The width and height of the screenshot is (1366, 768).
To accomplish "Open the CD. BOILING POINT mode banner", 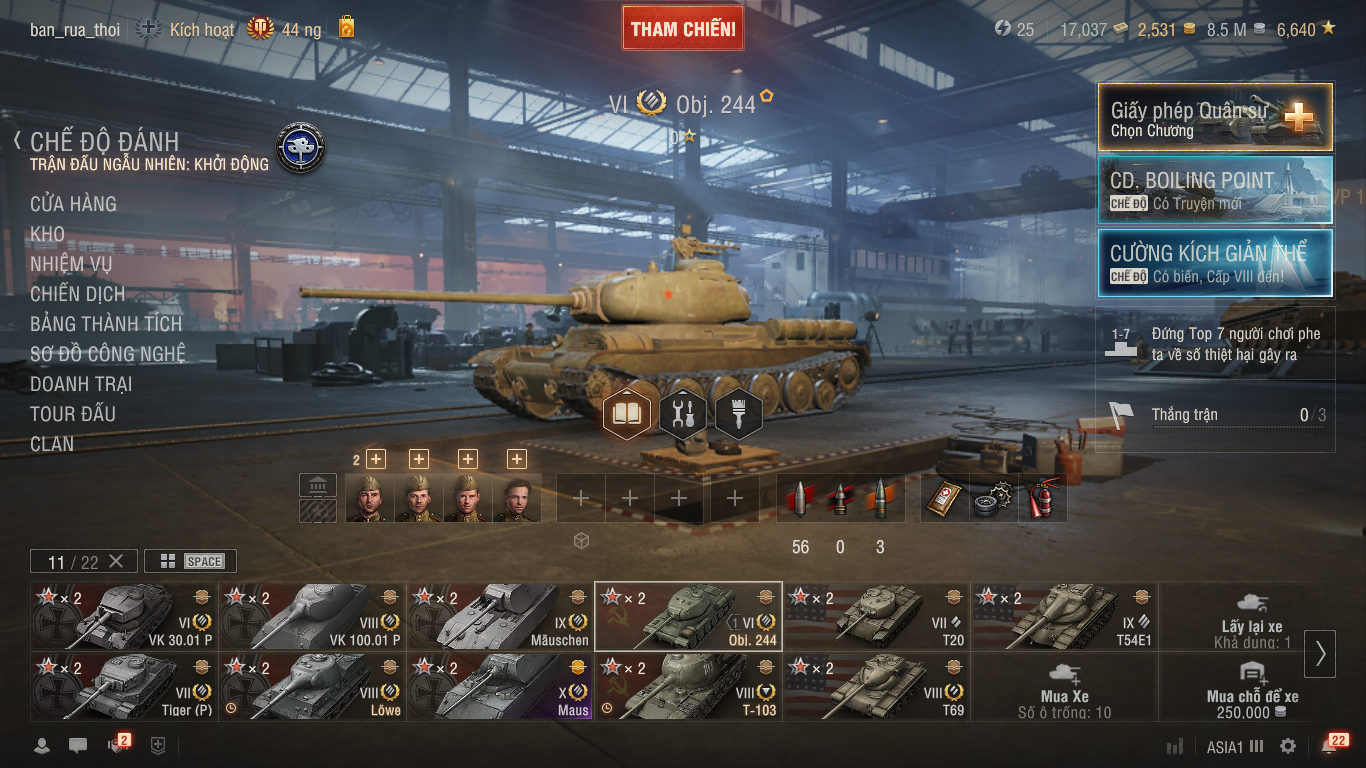I will [1215, 189].
